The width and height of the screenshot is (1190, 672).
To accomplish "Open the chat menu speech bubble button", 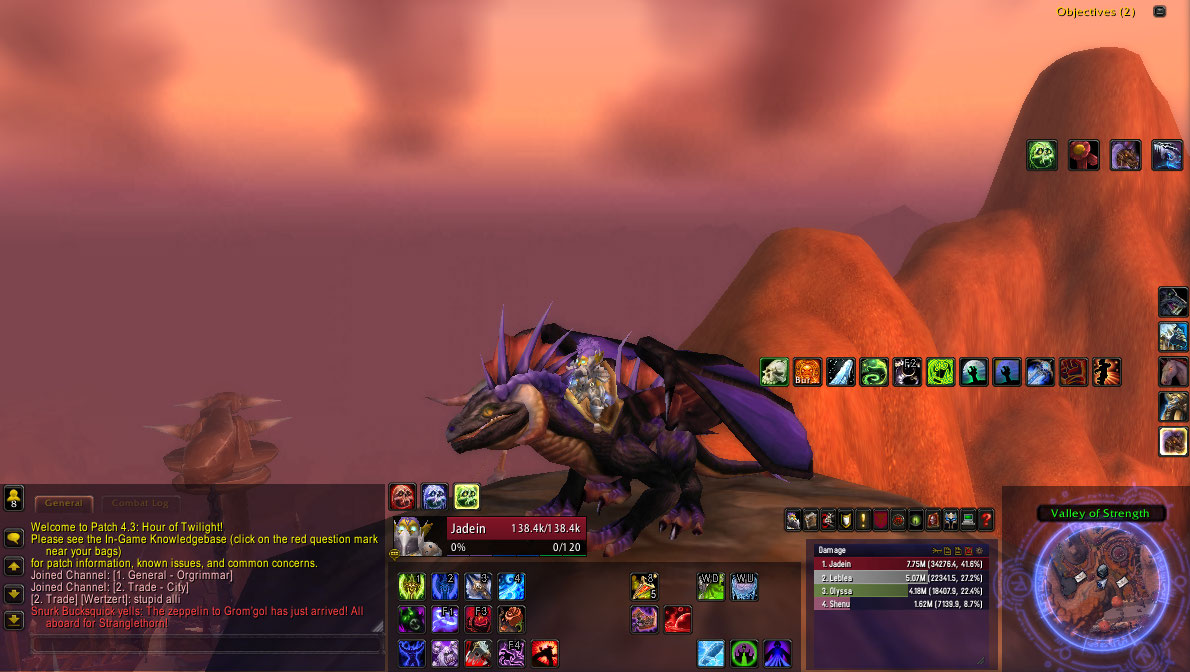I will 14,538.
